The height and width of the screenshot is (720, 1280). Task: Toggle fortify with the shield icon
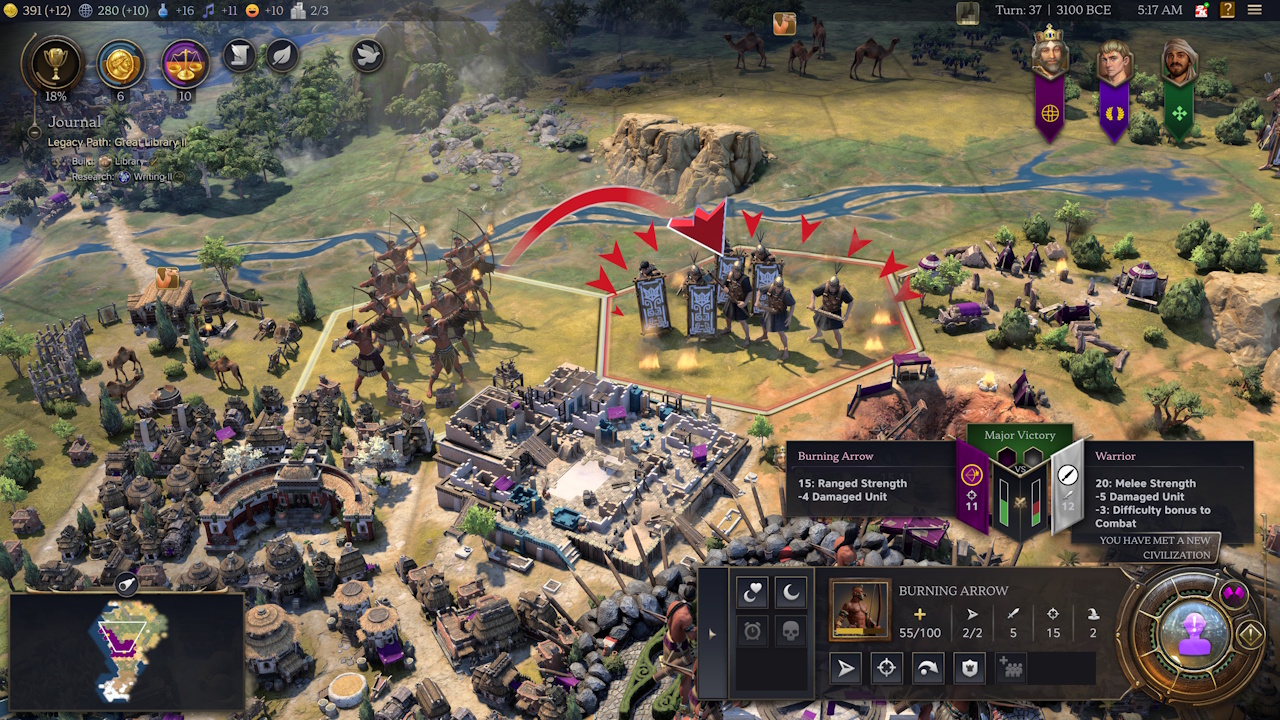[967, 668]
